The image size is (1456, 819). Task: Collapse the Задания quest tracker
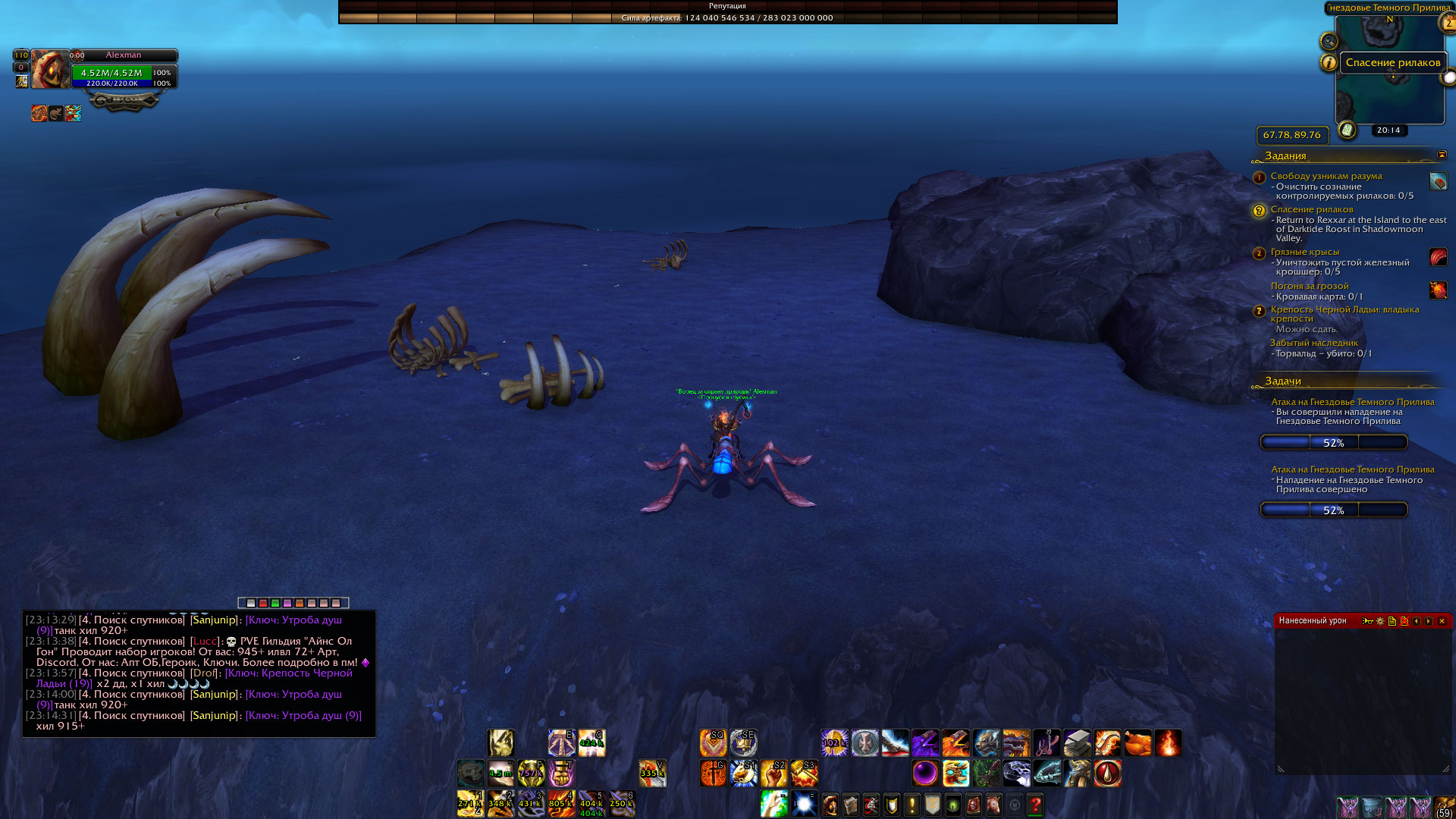point(1442,155)
